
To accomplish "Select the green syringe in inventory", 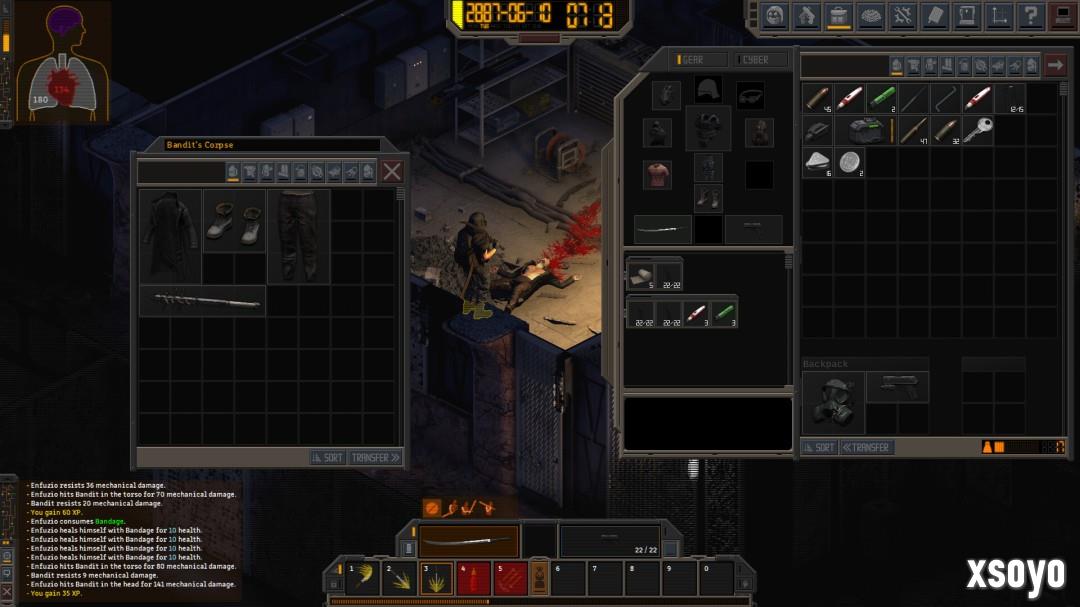I will tap(881, 98).
